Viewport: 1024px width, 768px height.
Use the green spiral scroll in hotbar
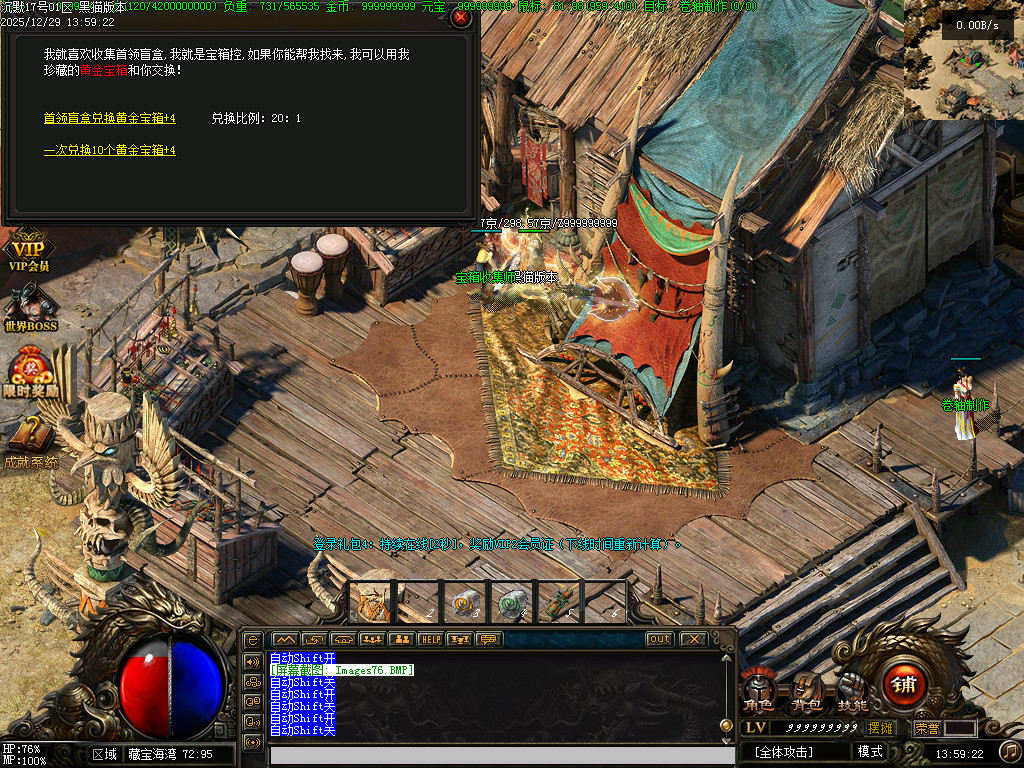(511, 602)
